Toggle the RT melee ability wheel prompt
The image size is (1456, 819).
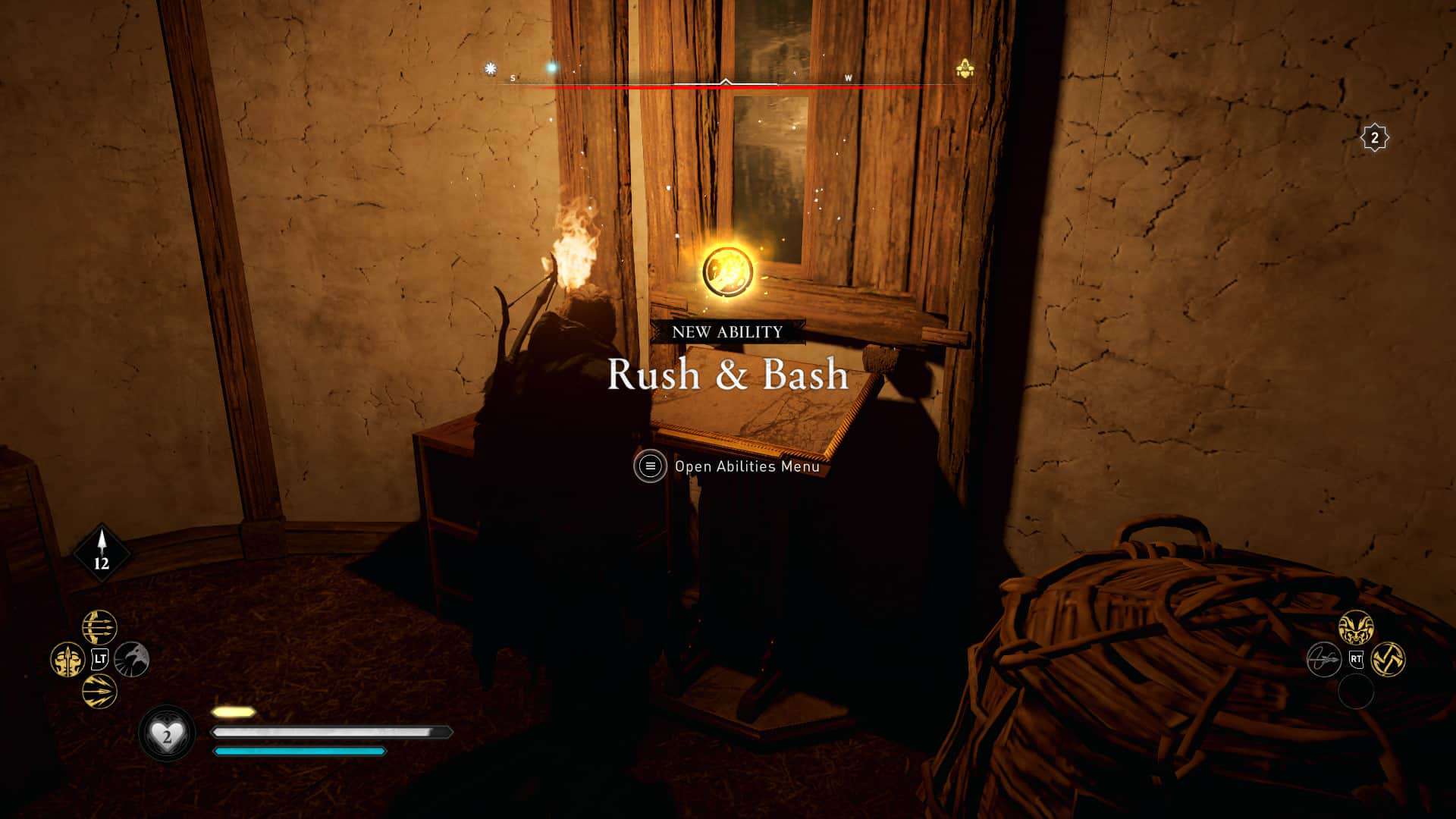click(x=1356, y=660)
